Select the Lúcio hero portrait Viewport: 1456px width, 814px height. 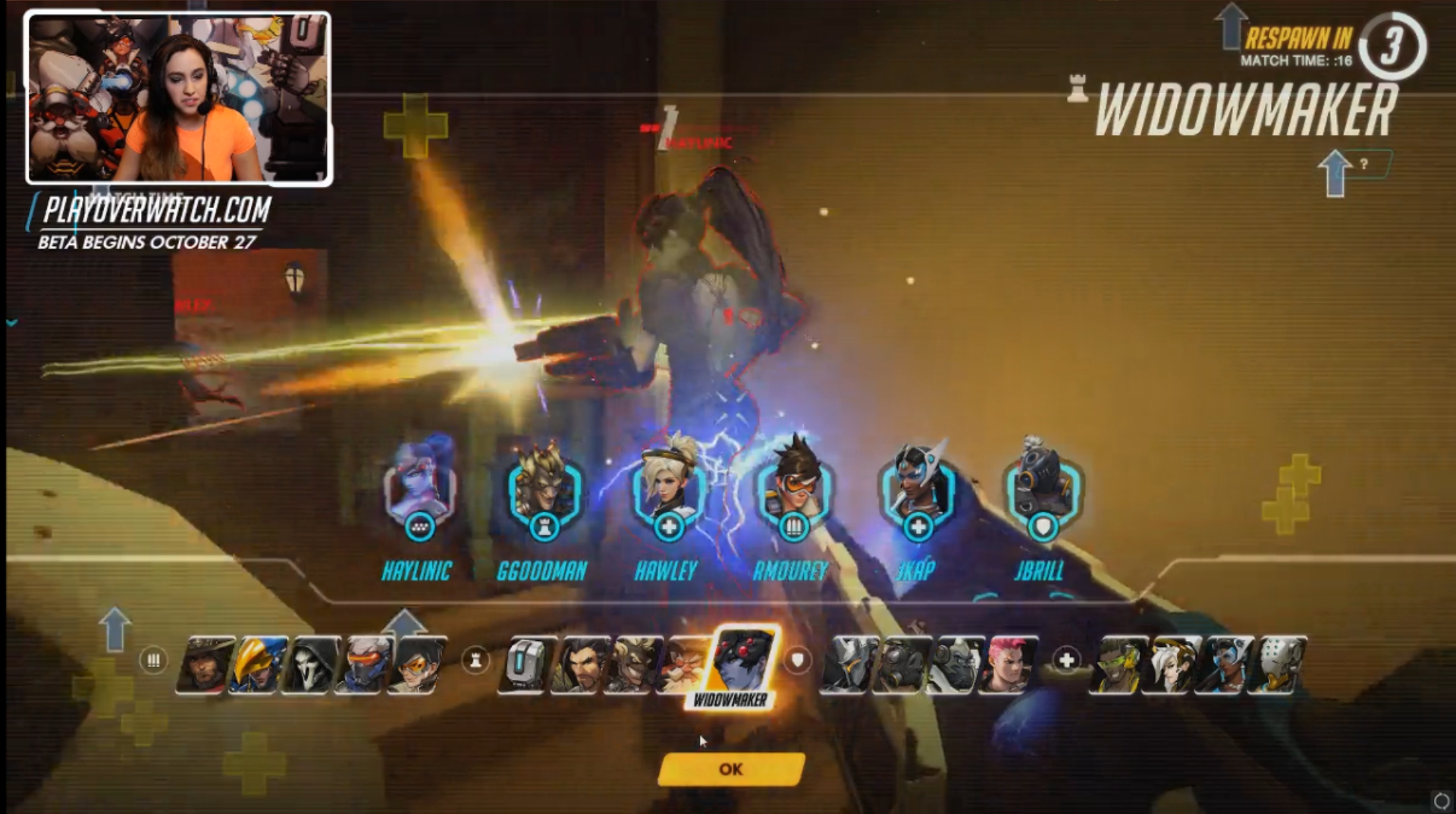click(1118, 665)
